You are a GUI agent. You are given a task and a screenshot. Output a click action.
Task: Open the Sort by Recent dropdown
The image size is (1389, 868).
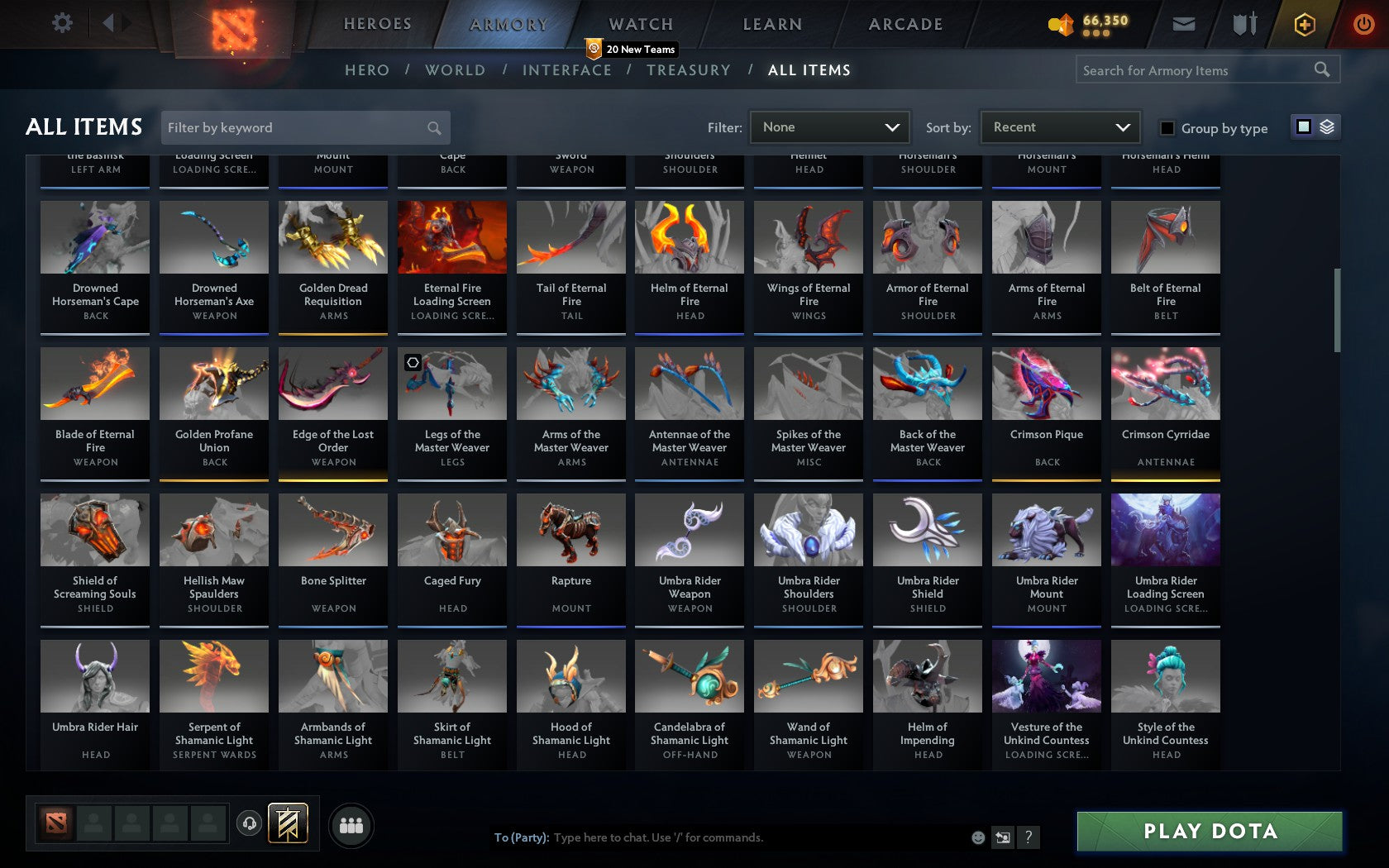pos(1059,127)
